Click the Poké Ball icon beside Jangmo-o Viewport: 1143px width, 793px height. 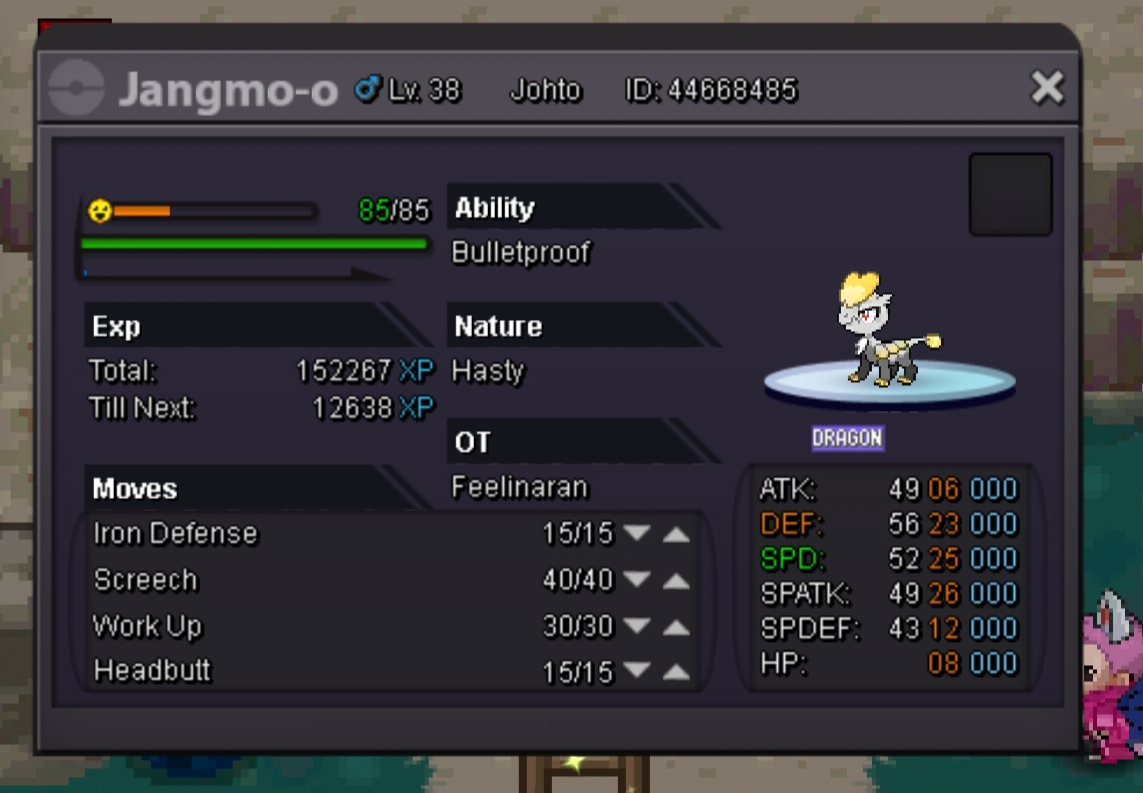pos(77,89)
